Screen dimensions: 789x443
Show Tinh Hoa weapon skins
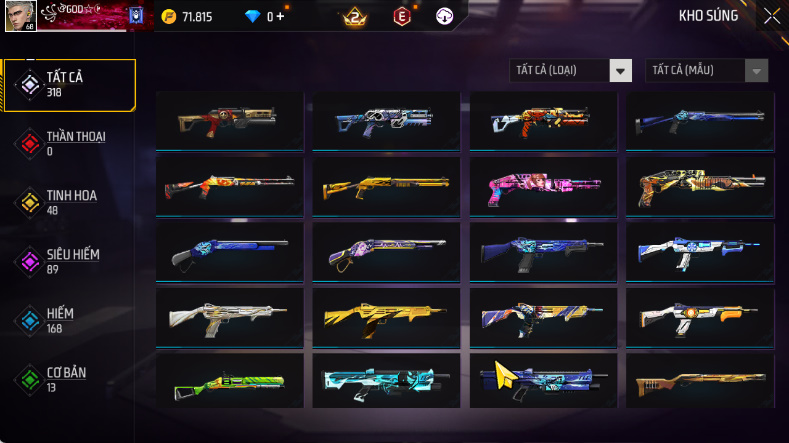[x=68, y=202]
